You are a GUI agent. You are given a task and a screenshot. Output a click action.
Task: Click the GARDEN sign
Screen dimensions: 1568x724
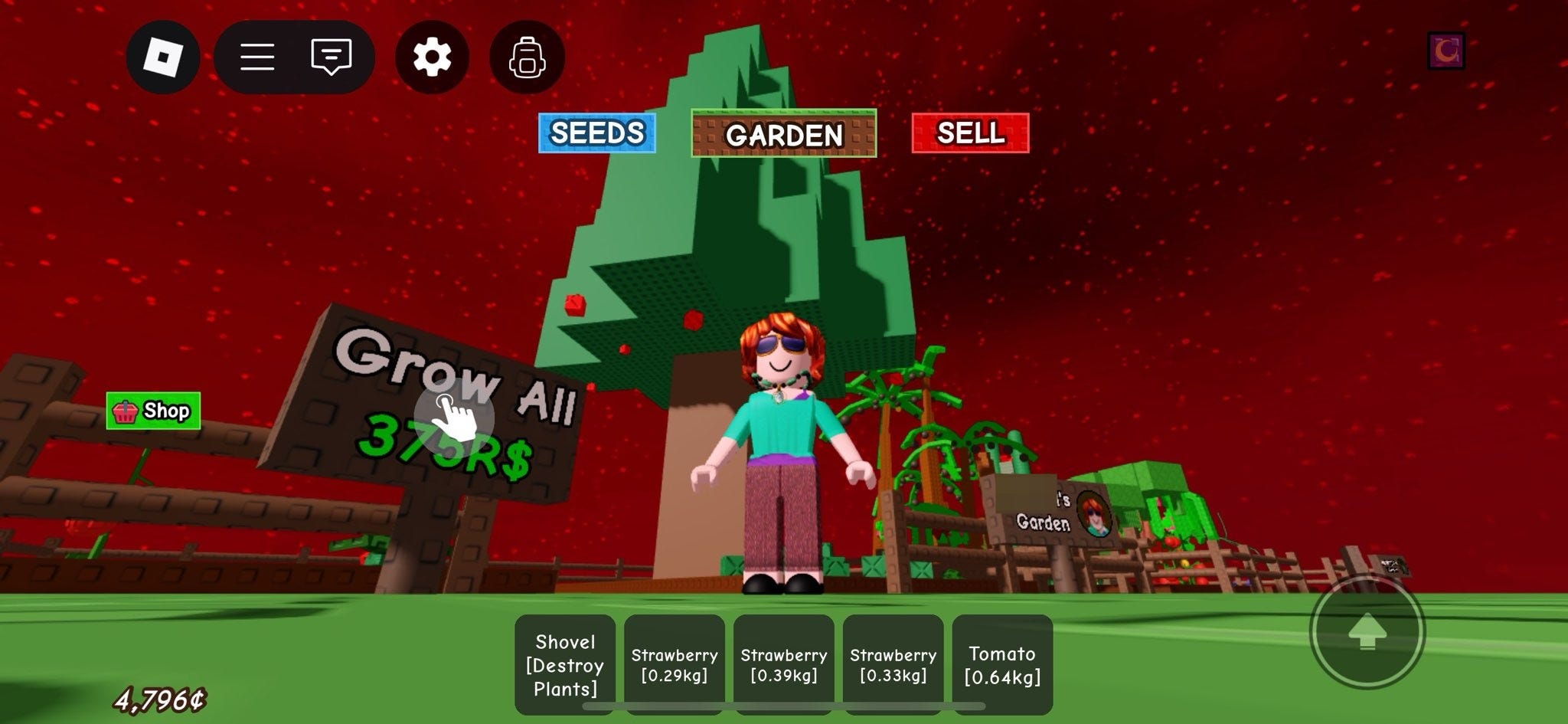click(x=783, y=135)
